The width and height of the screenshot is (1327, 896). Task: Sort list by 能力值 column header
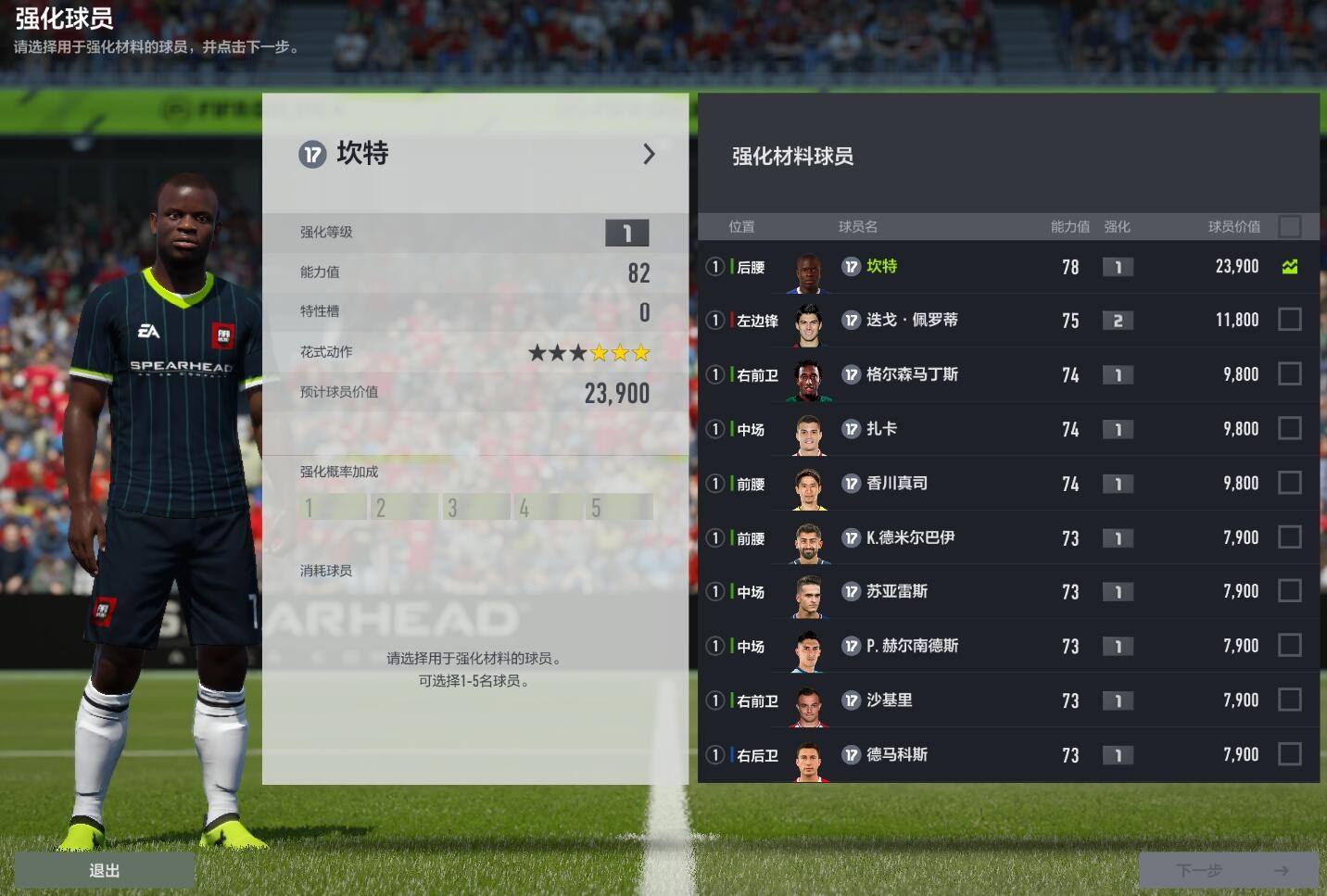tap(1069, 227)
